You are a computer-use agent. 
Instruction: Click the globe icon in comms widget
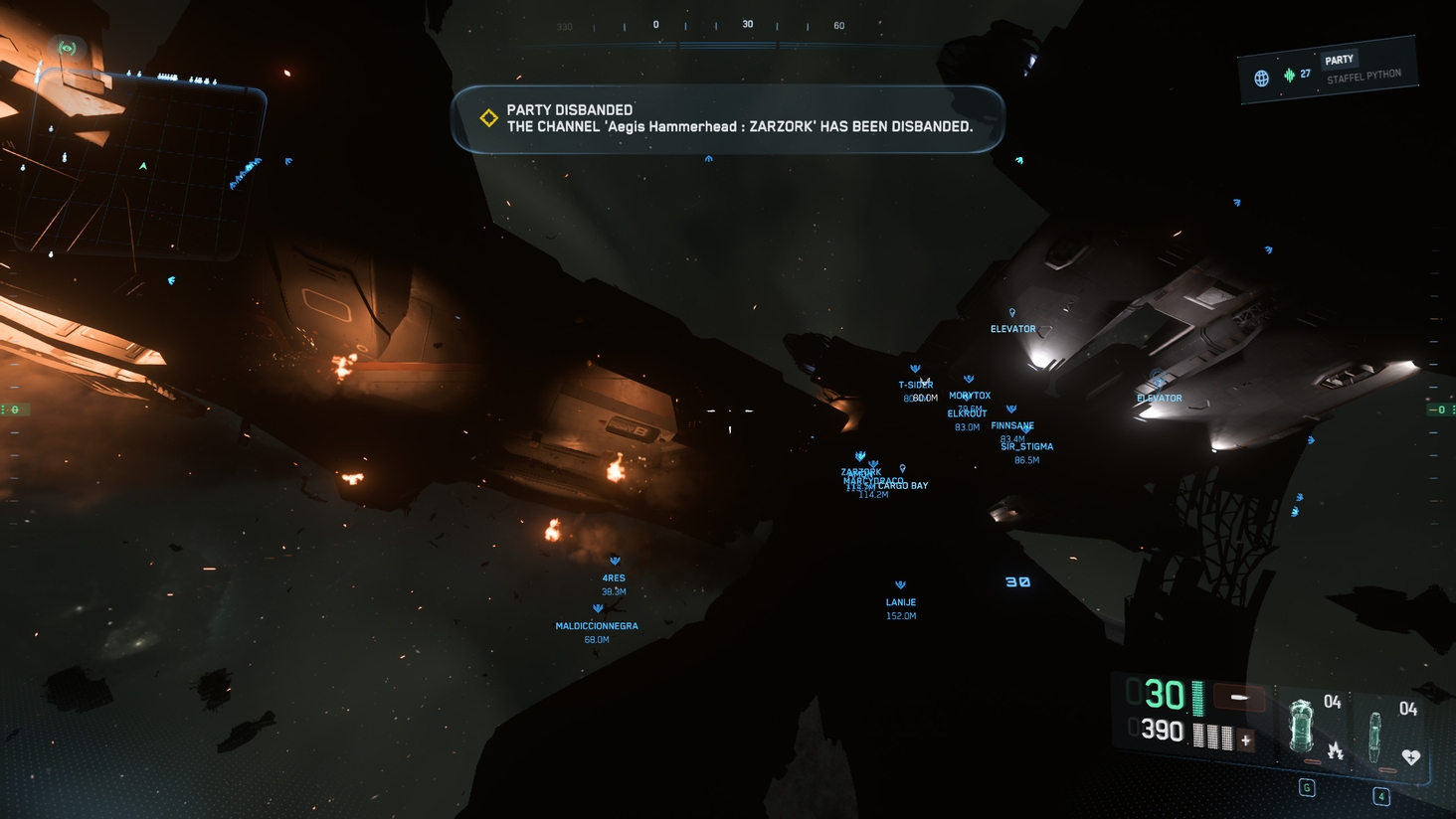(1261, 79)
